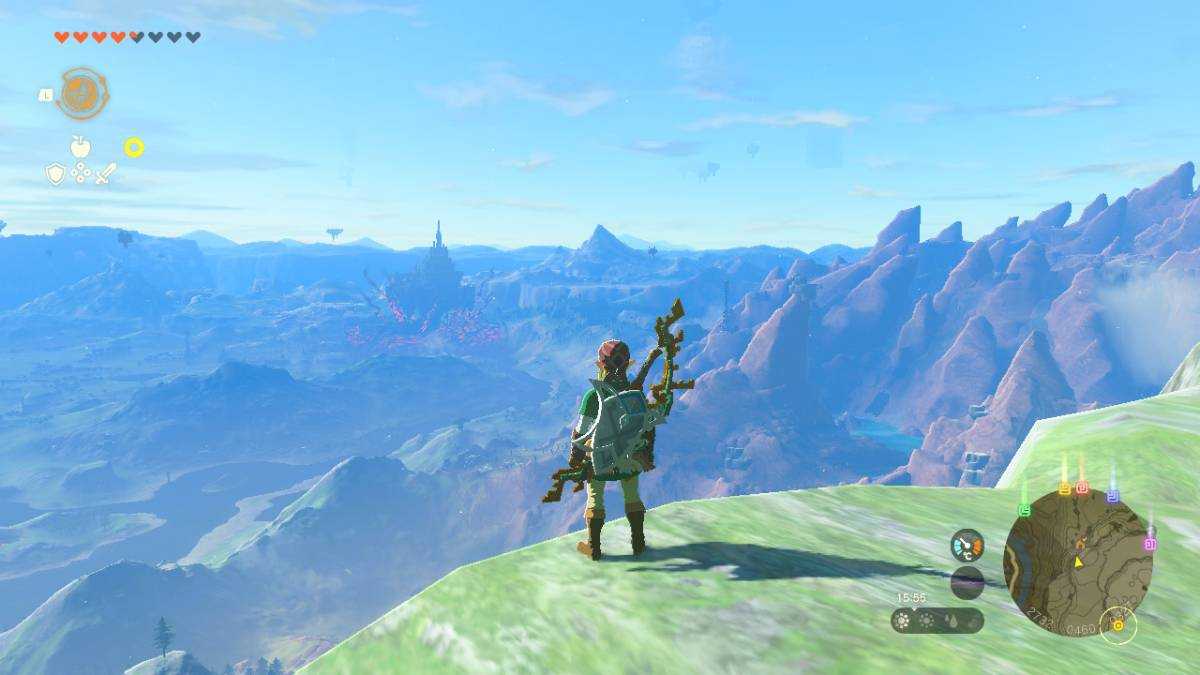Pick the pink pin on the minimap
The height and width of the screenshot is (675, 1200).
(x=1150, y=543)
